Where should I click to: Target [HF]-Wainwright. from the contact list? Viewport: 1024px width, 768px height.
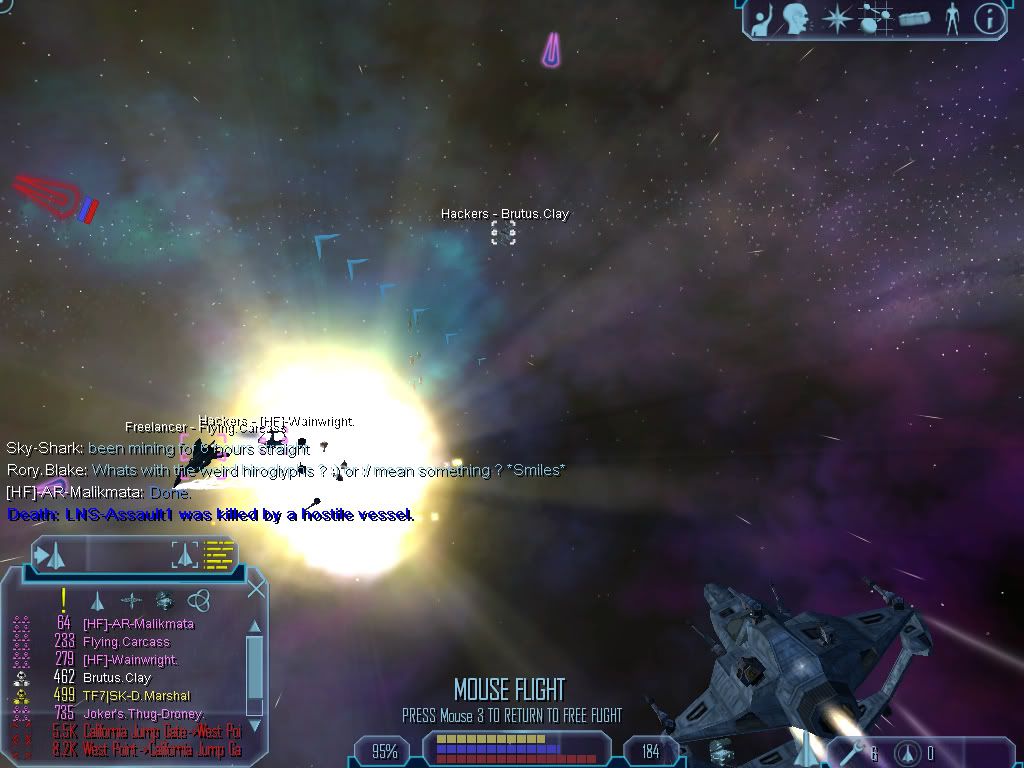click(130, 660)
